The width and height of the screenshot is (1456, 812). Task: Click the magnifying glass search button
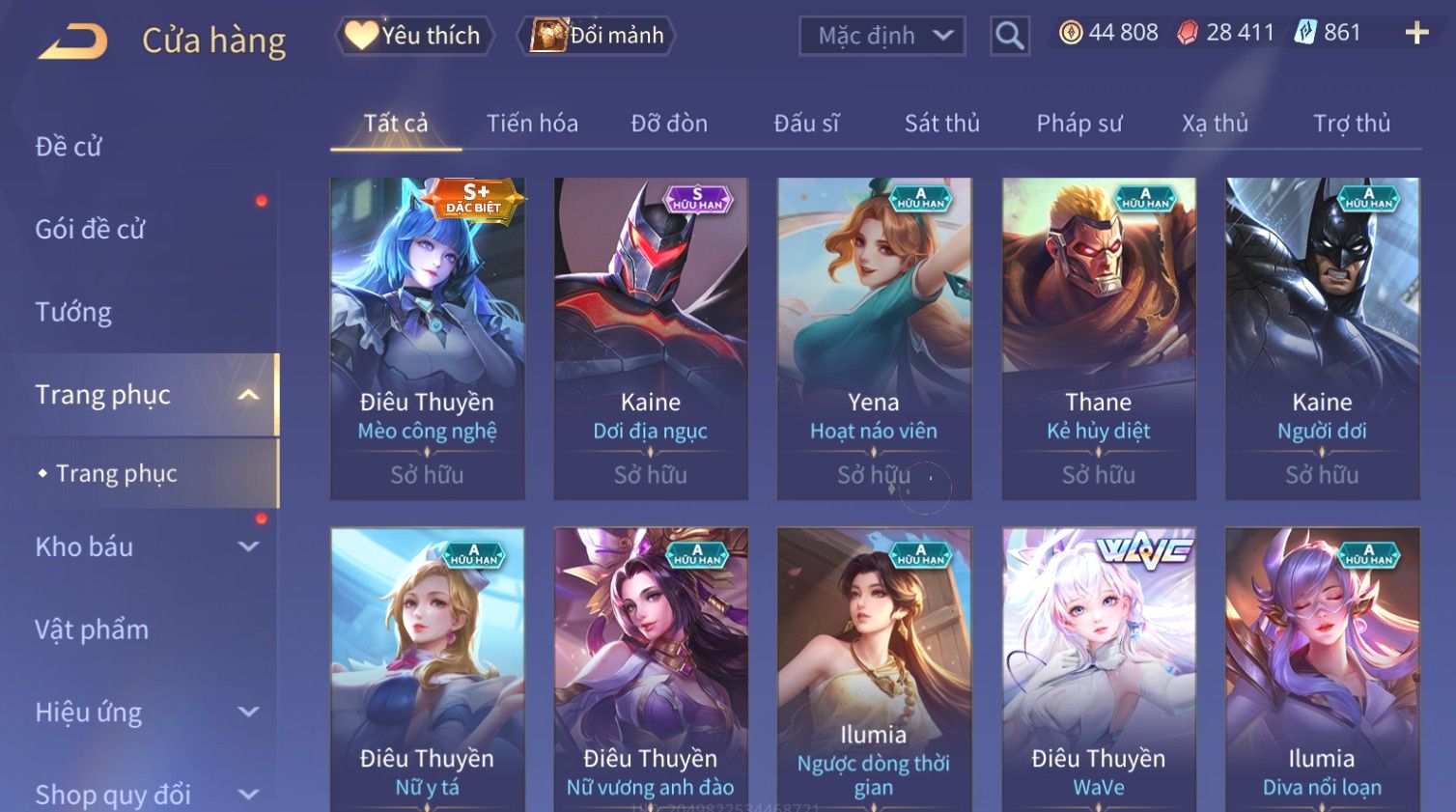(x=1009, y=36)
